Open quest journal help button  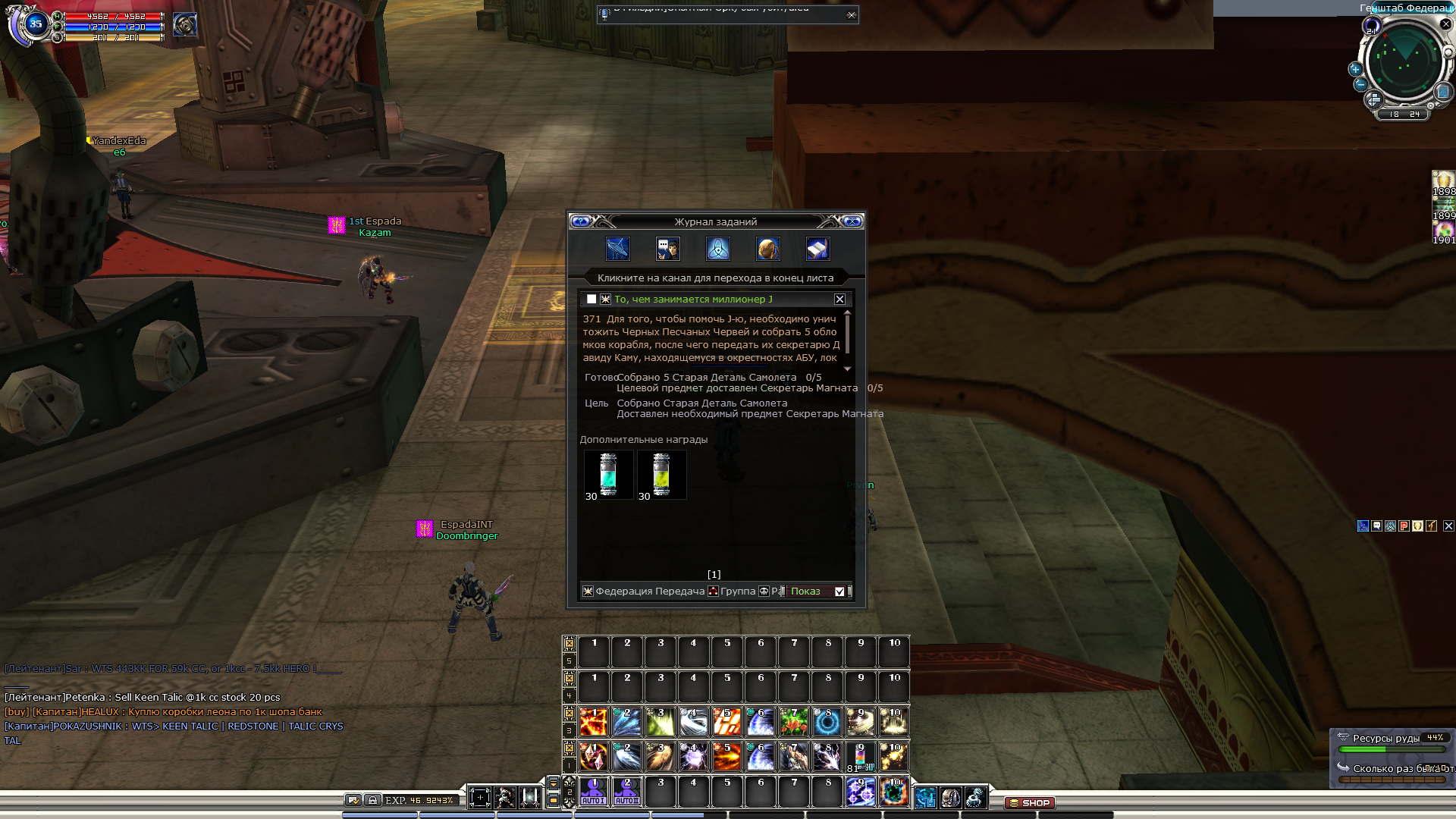coord(581,221)
